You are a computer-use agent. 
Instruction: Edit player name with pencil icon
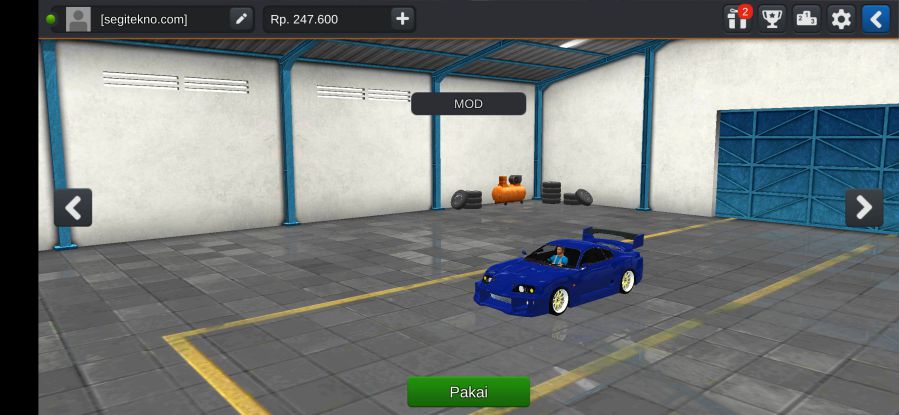coord(241,19)
